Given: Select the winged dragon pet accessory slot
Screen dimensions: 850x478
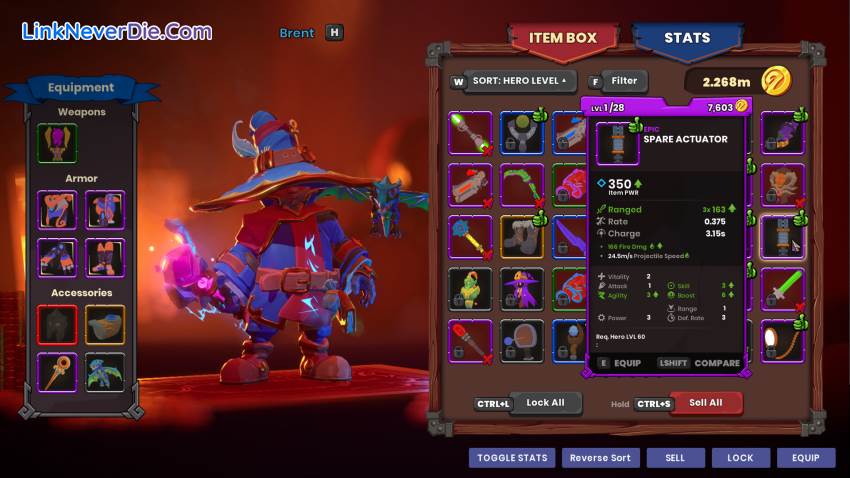Looking at the screenshot, I should click(105, 372).
